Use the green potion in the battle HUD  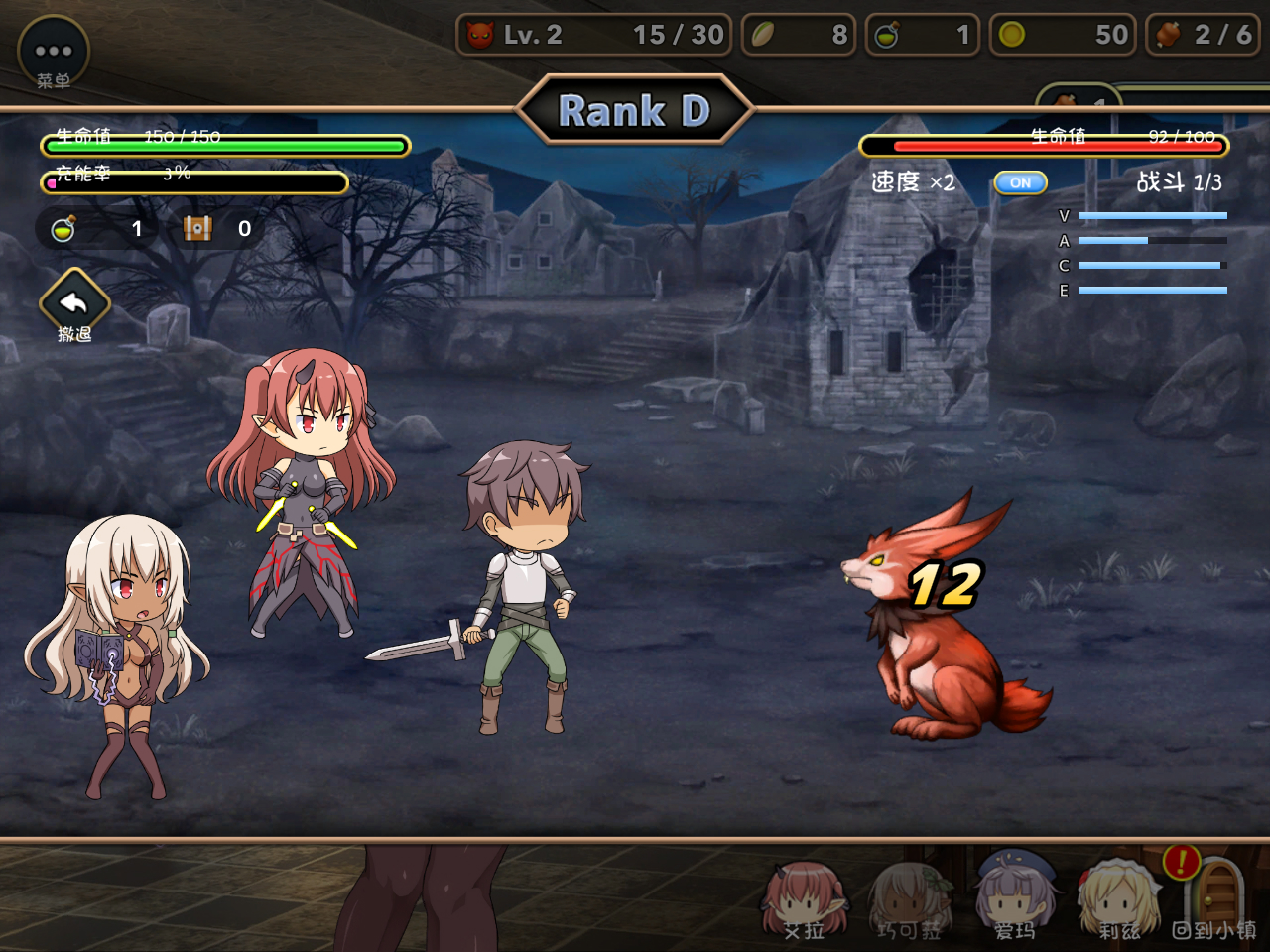64,229
